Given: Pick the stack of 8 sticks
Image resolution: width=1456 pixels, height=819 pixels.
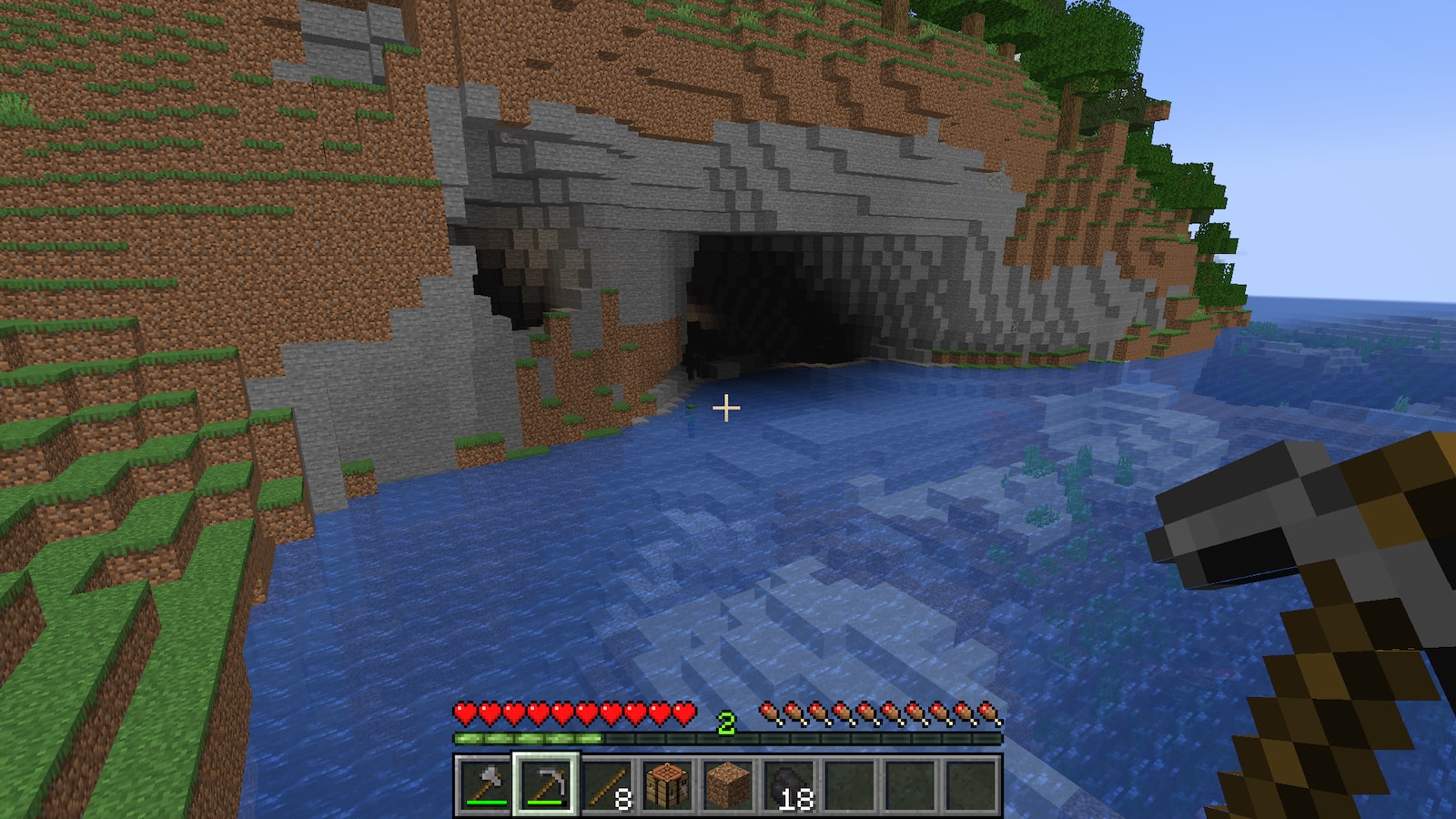Looking at the screenshot, I should [606, 784].
